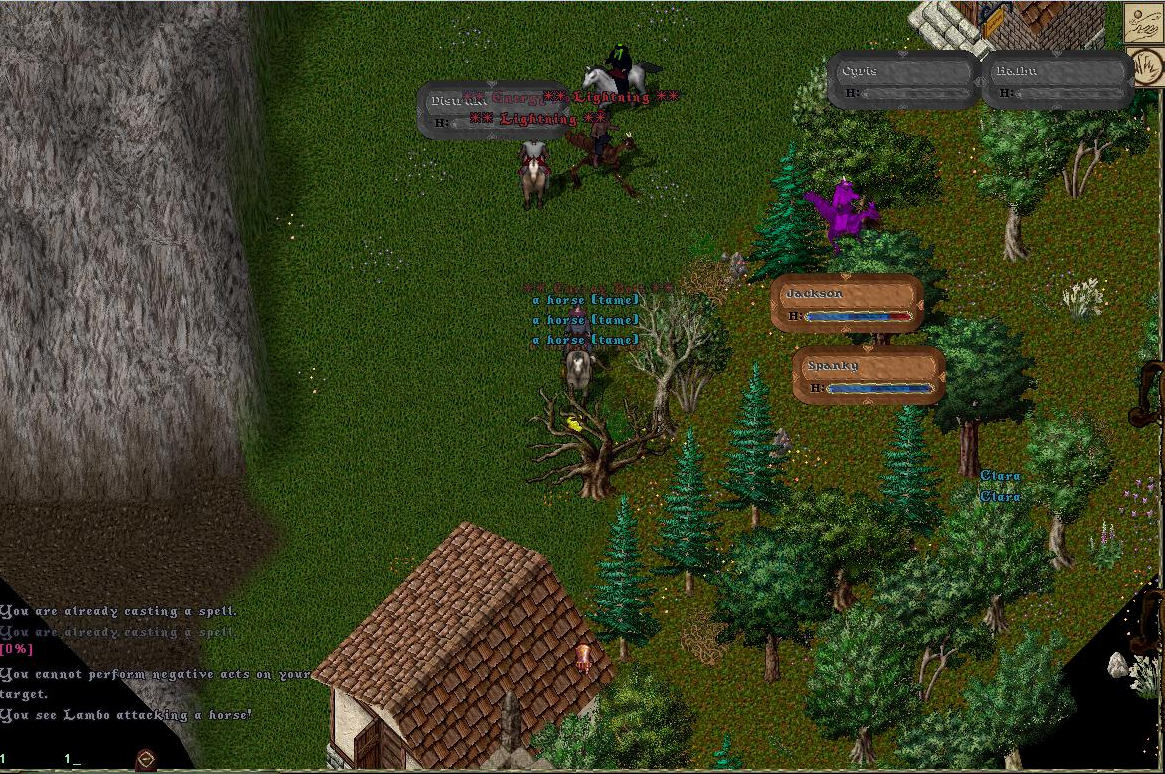This screenshot has width=1165, height=774.
Task: Target Jackson's wooden status bar
Action: click(846, 303)
